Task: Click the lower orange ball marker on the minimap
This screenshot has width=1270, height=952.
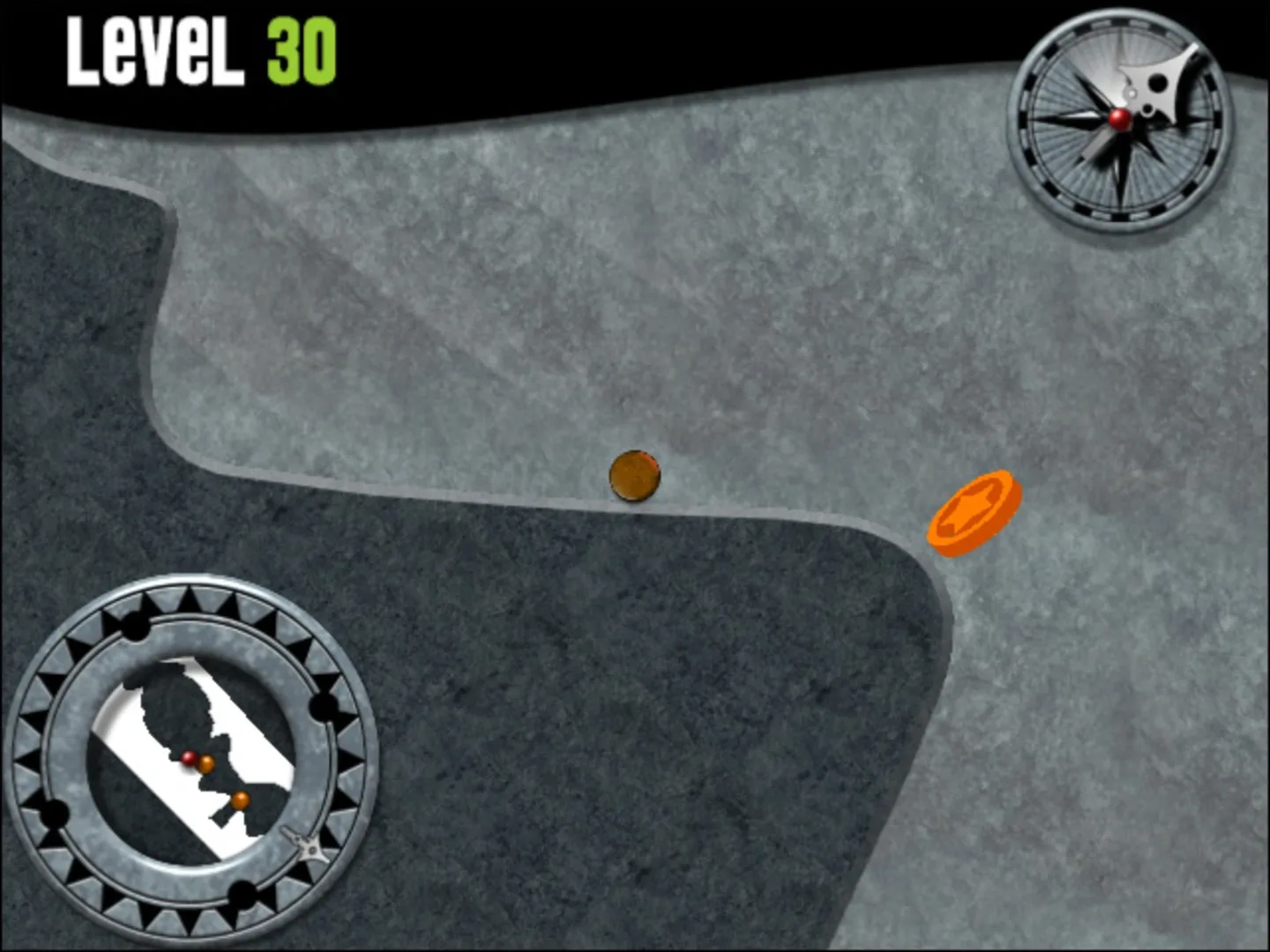Action: tap(240, 800)
